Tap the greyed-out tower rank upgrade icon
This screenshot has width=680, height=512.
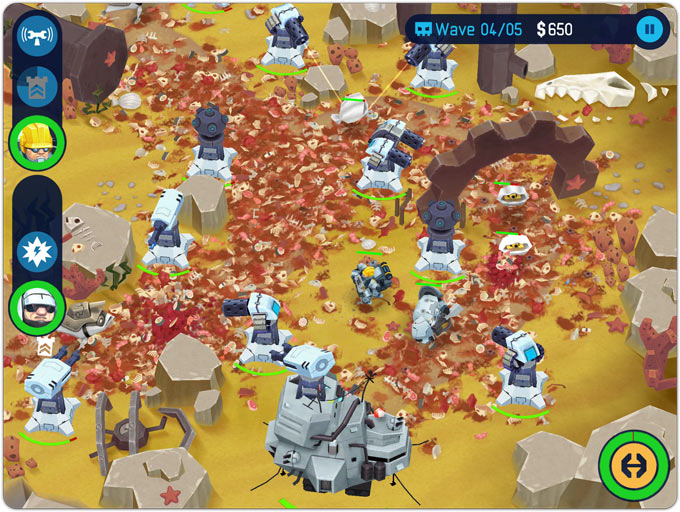[x=37, y=87]
